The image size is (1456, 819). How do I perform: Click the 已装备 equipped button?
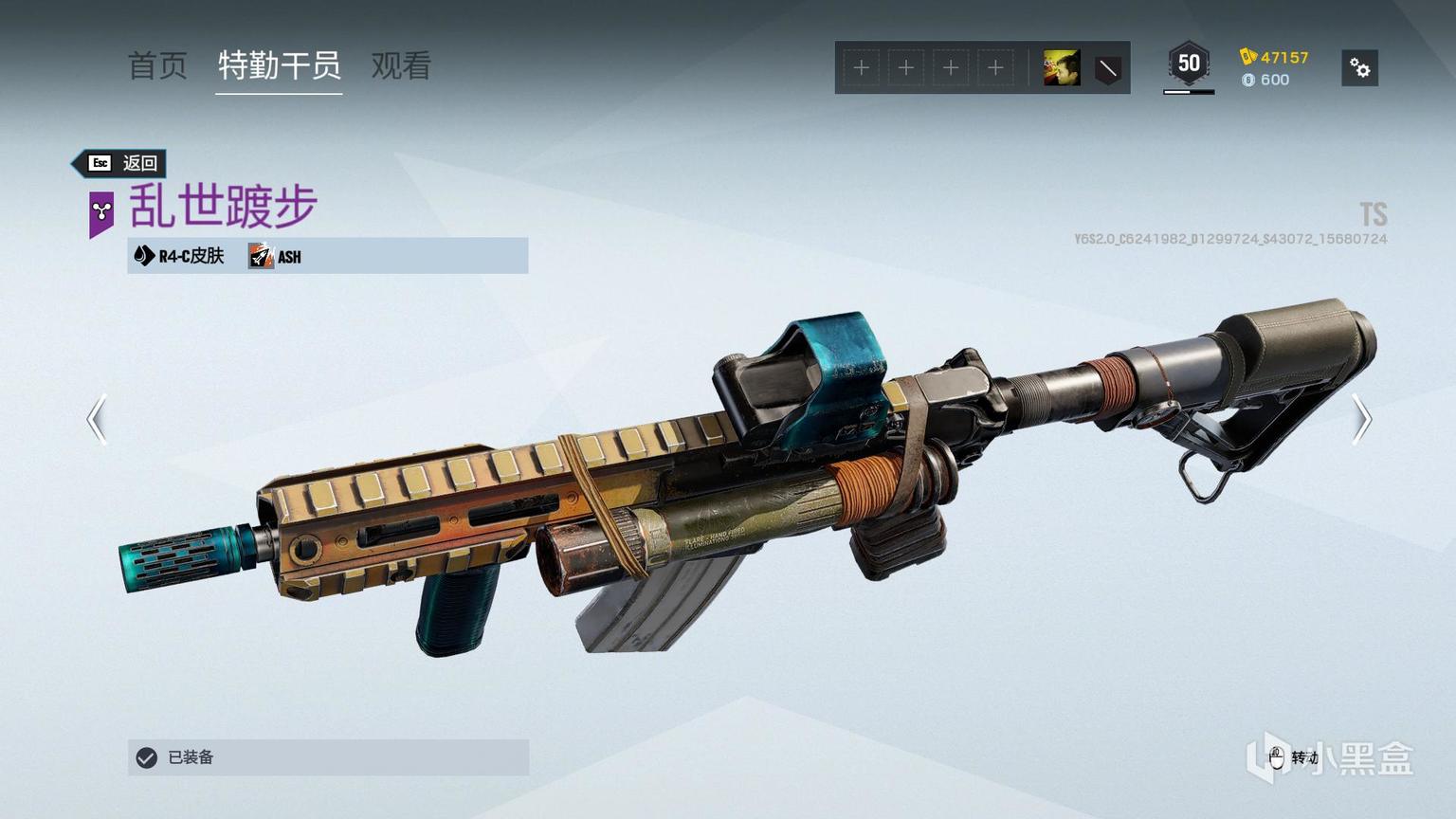pyautogui.click(x=328, y=757)
